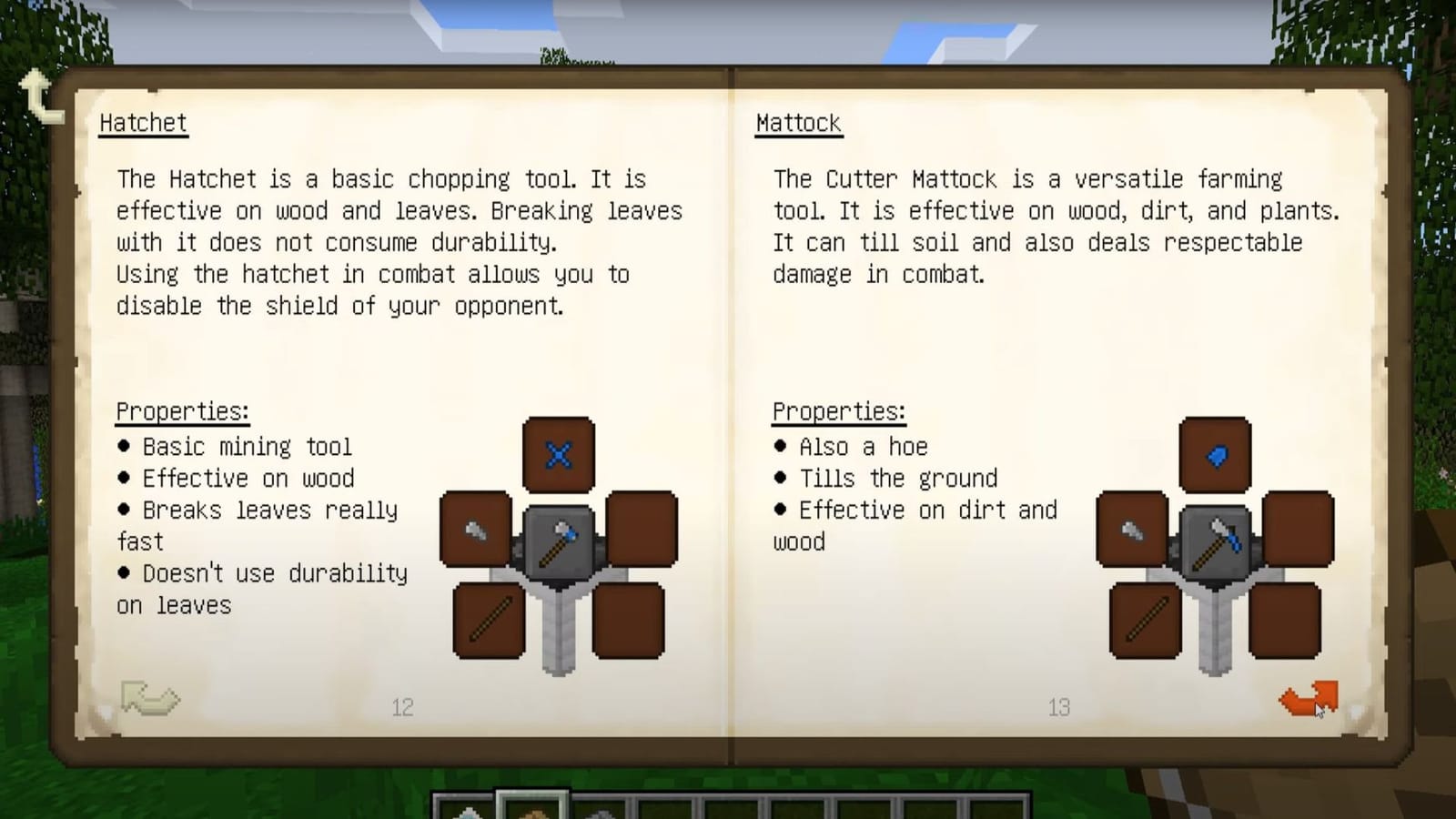The image size is (1456, 819).
Task: Click page number 12
Action: tap(403, 707)
